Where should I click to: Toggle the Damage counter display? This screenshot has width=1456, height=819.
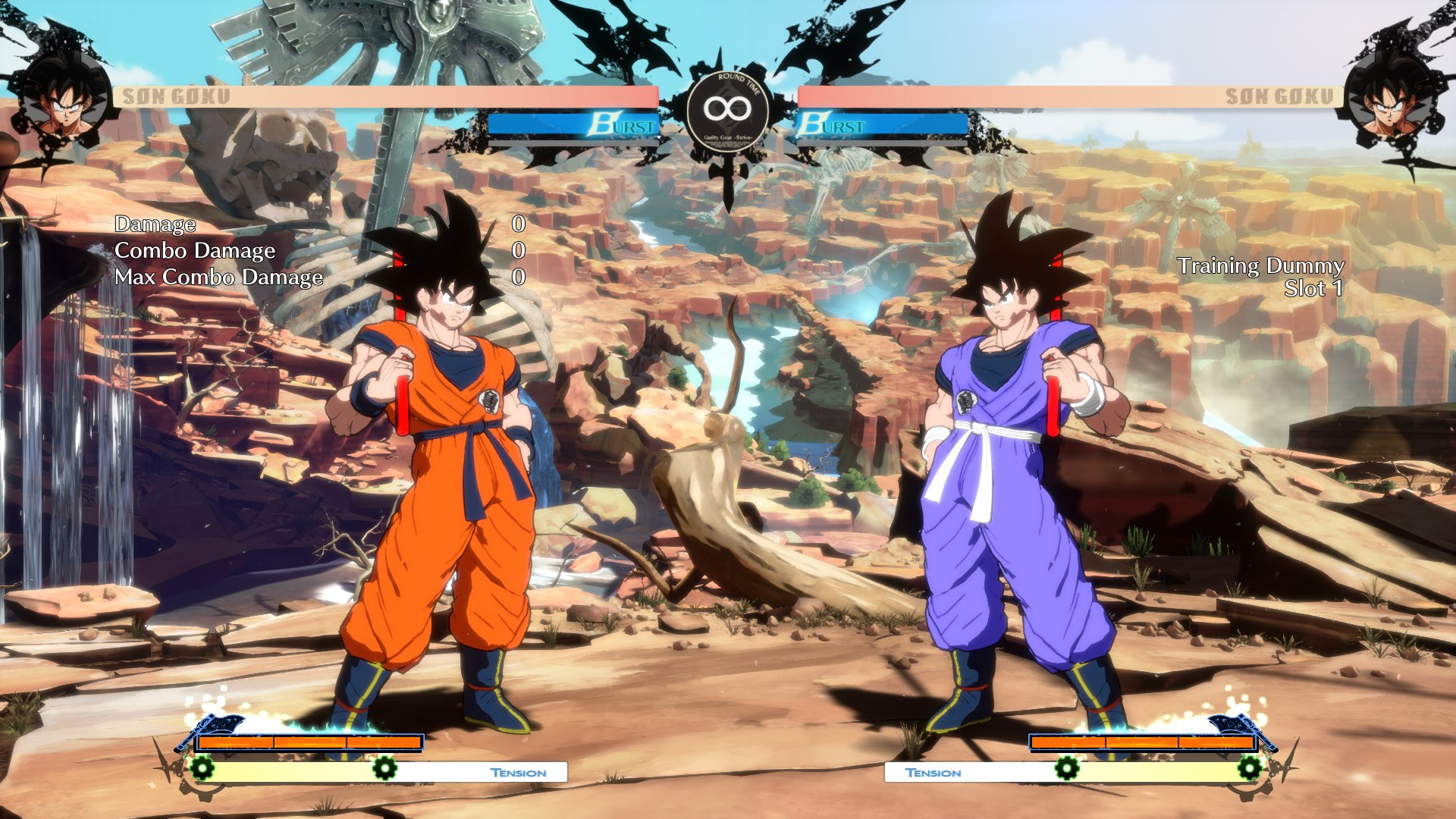coord(155,224)
